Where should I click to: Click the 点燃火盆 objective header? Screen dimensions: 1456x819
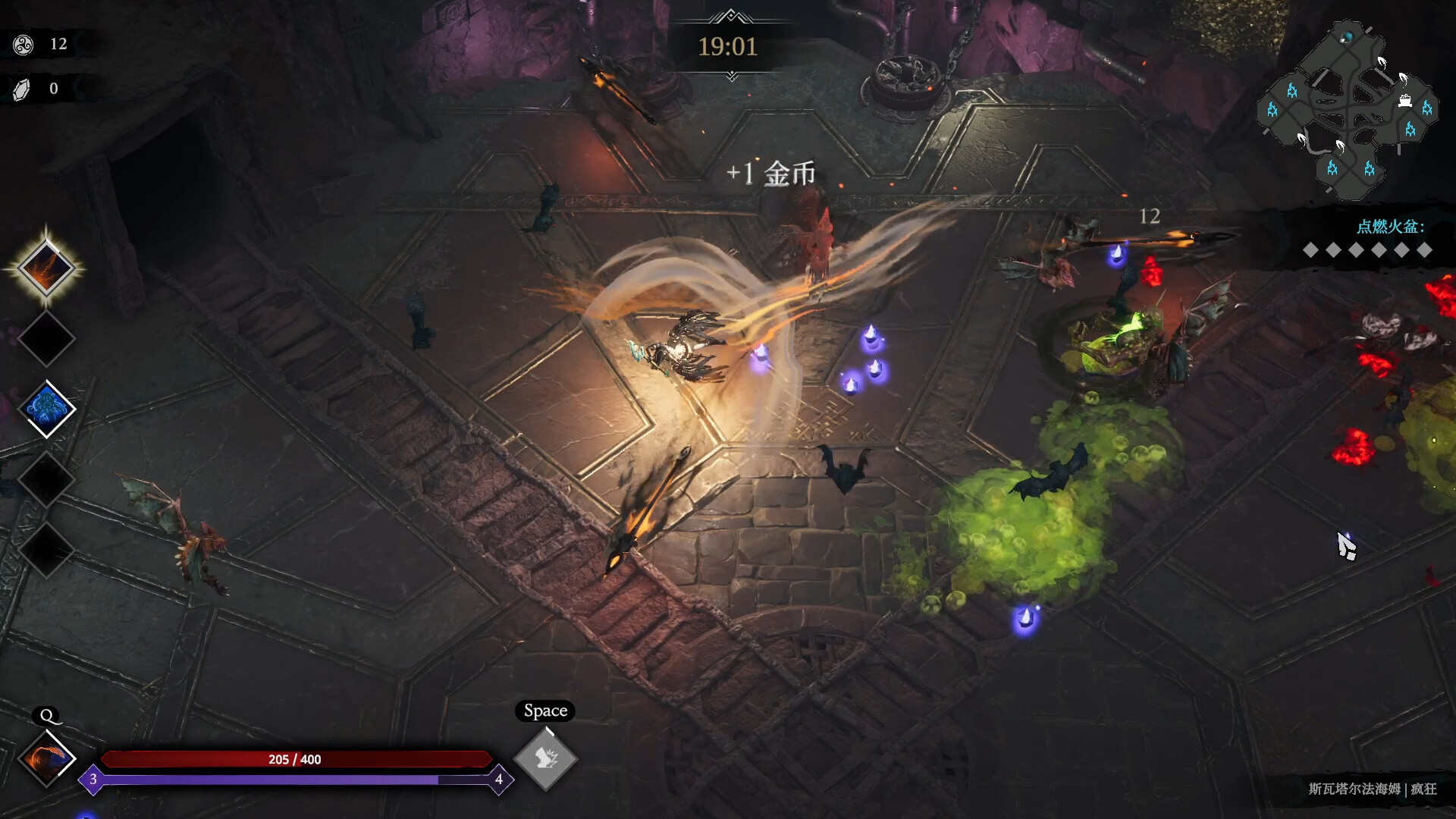(1389, 225)
